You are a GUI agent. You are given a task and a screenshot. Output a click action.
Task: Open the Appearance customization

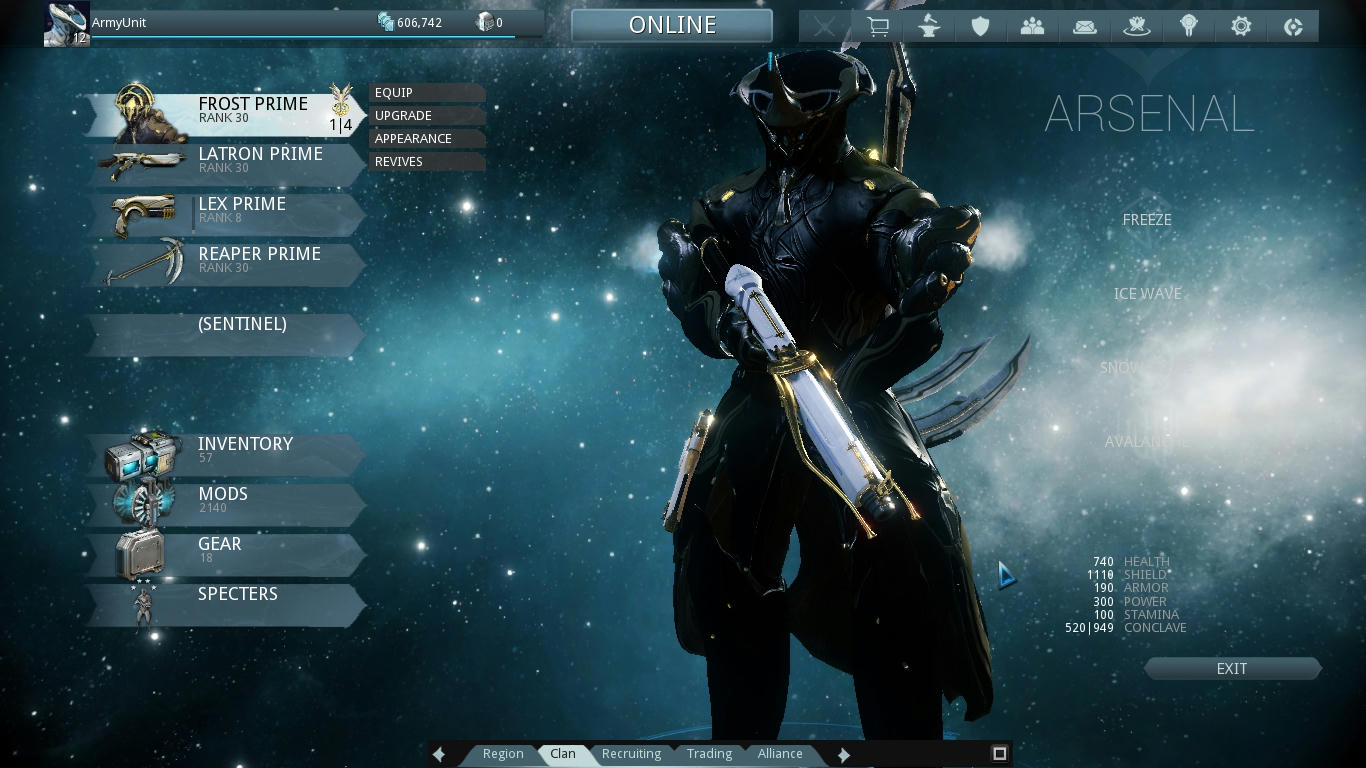[426, 139]
